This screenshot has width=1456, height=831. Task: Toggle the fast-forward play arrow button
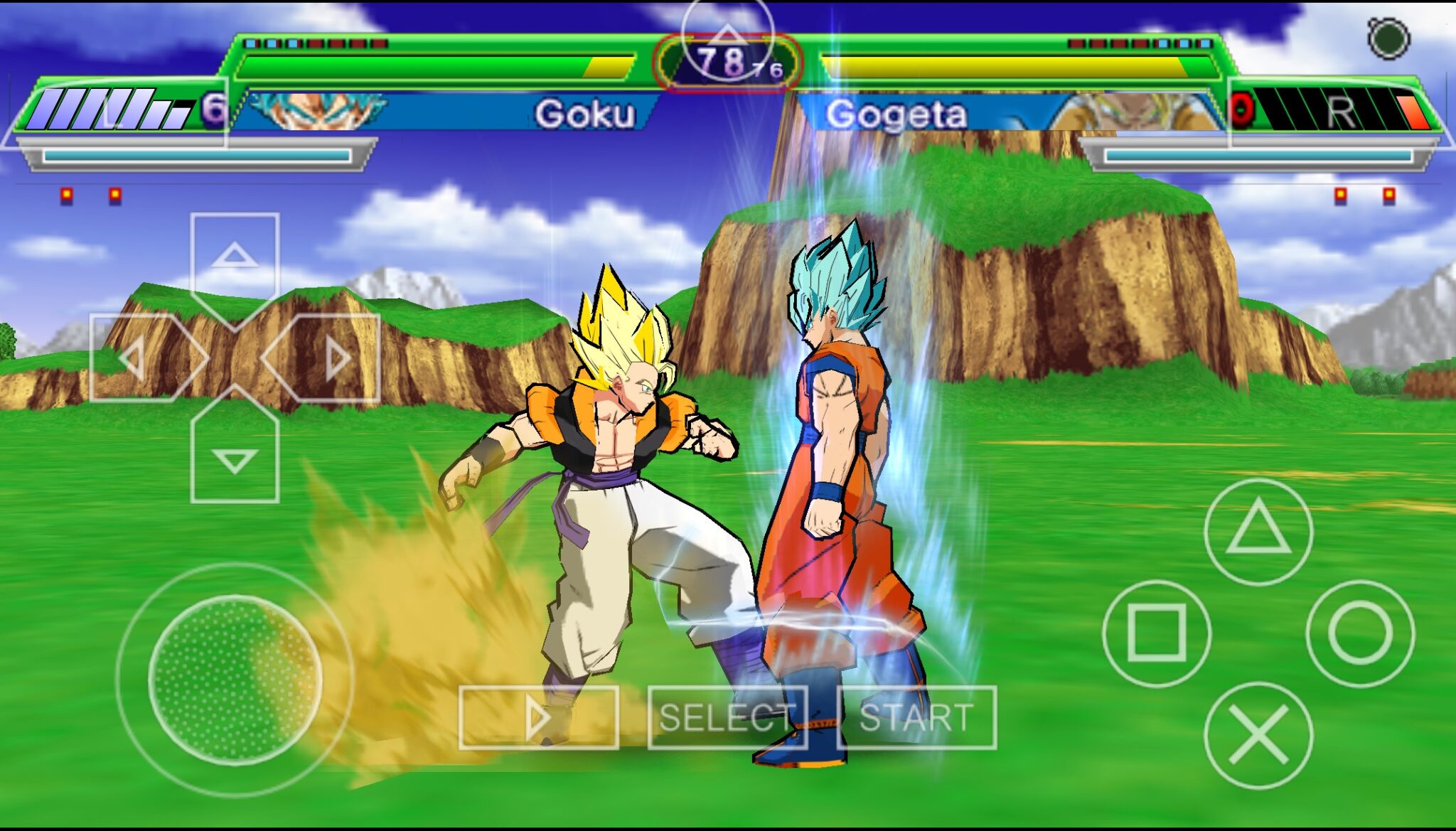(x=538, y=717)
